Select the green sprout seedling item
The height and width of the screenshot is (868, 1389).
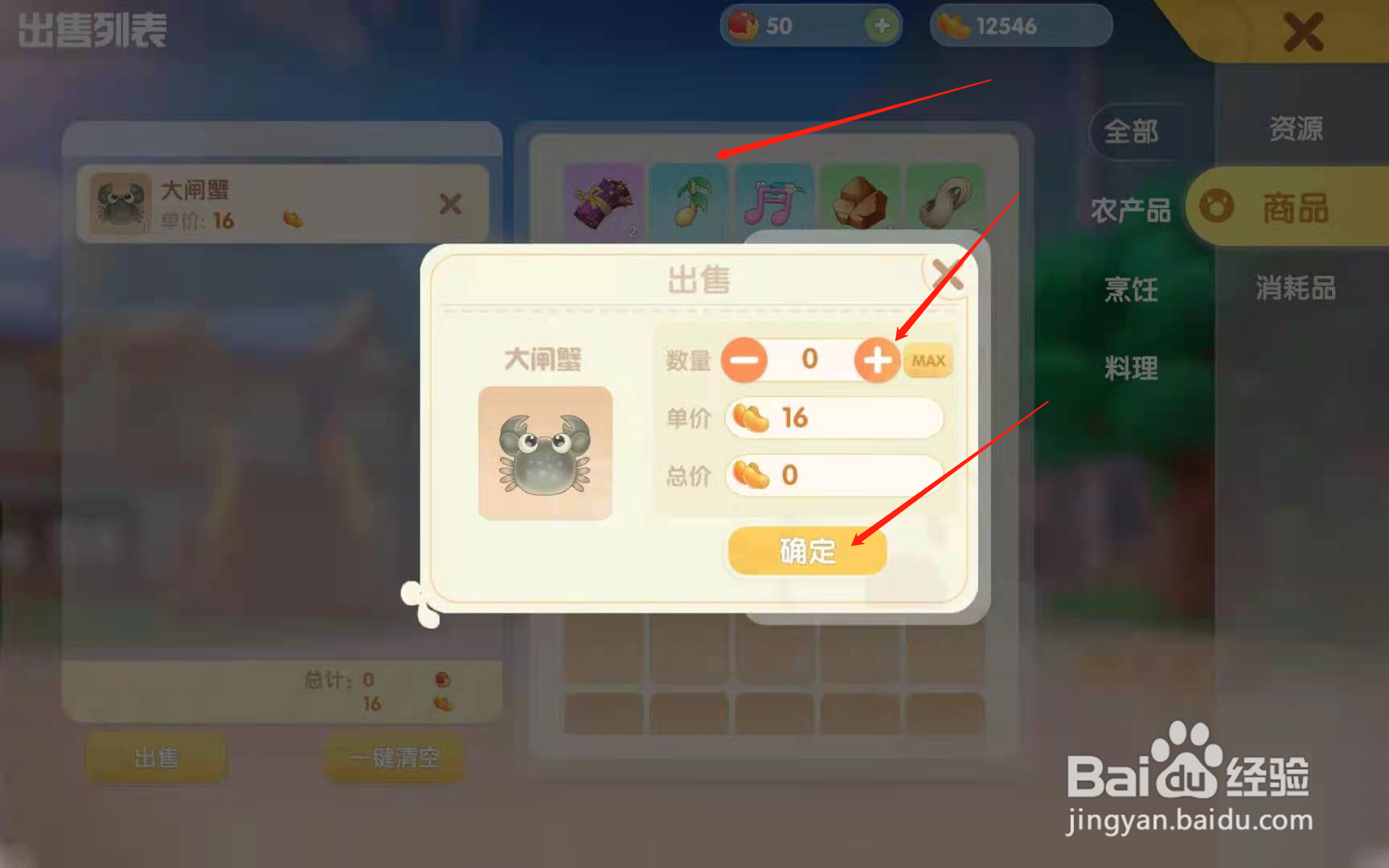[690, 203]
